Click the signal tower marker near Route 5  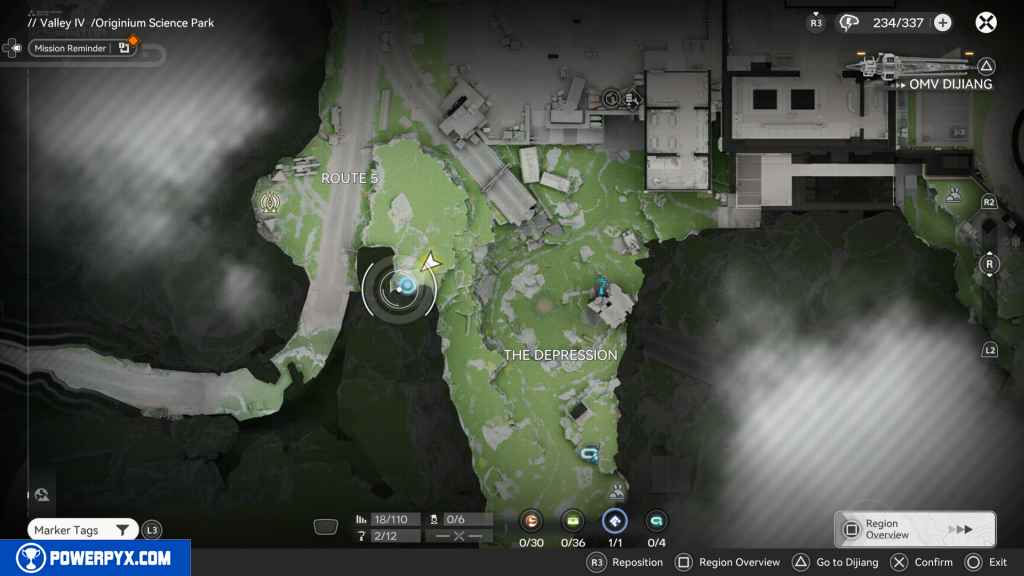pos(269,204)
